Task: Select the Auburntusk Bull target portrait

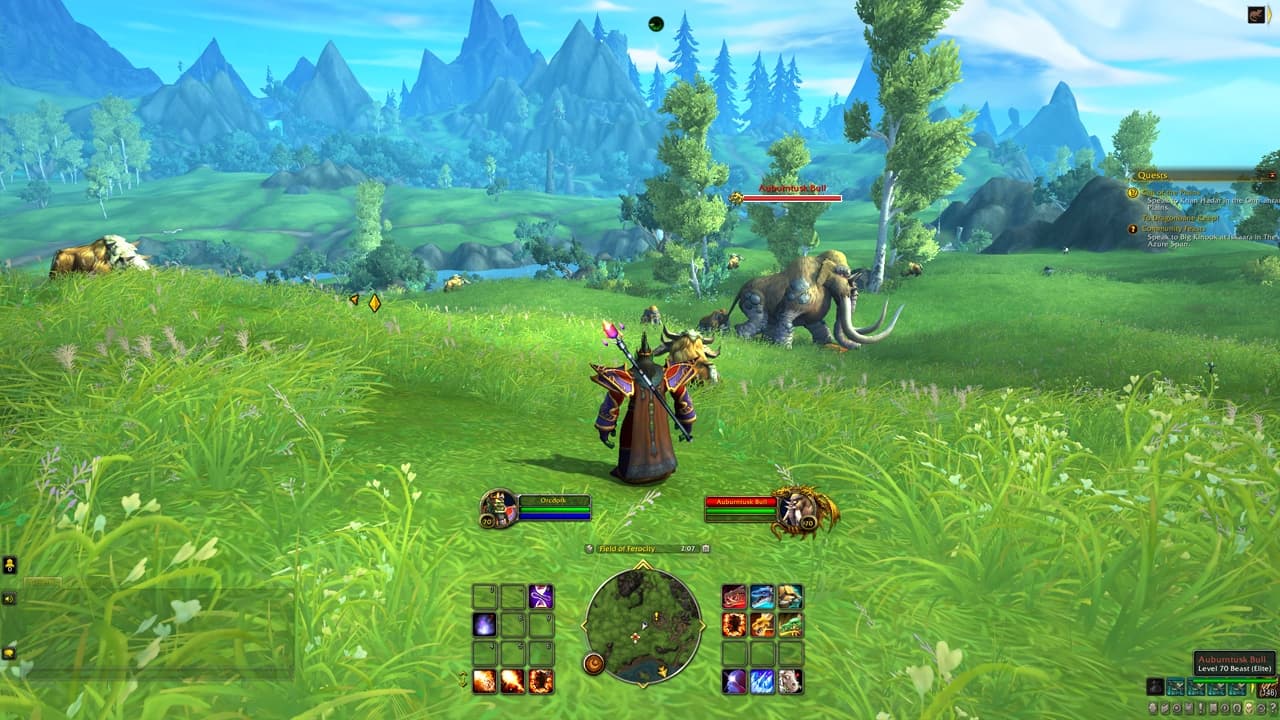Action: 795,508
